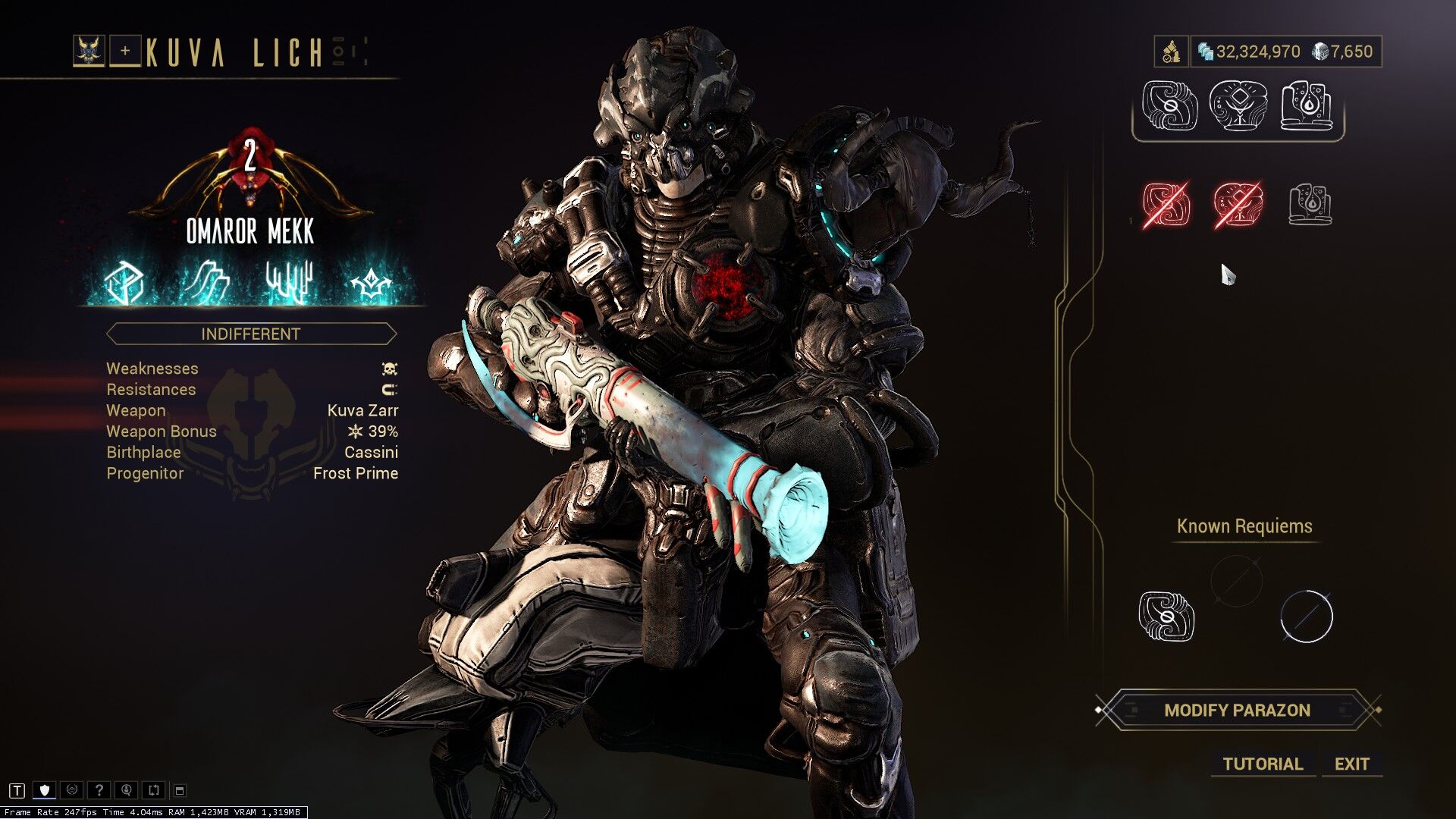Select the cube-shaped Lich ability icon
Viewport: 1456px width, 819px height.
[124, 284]
